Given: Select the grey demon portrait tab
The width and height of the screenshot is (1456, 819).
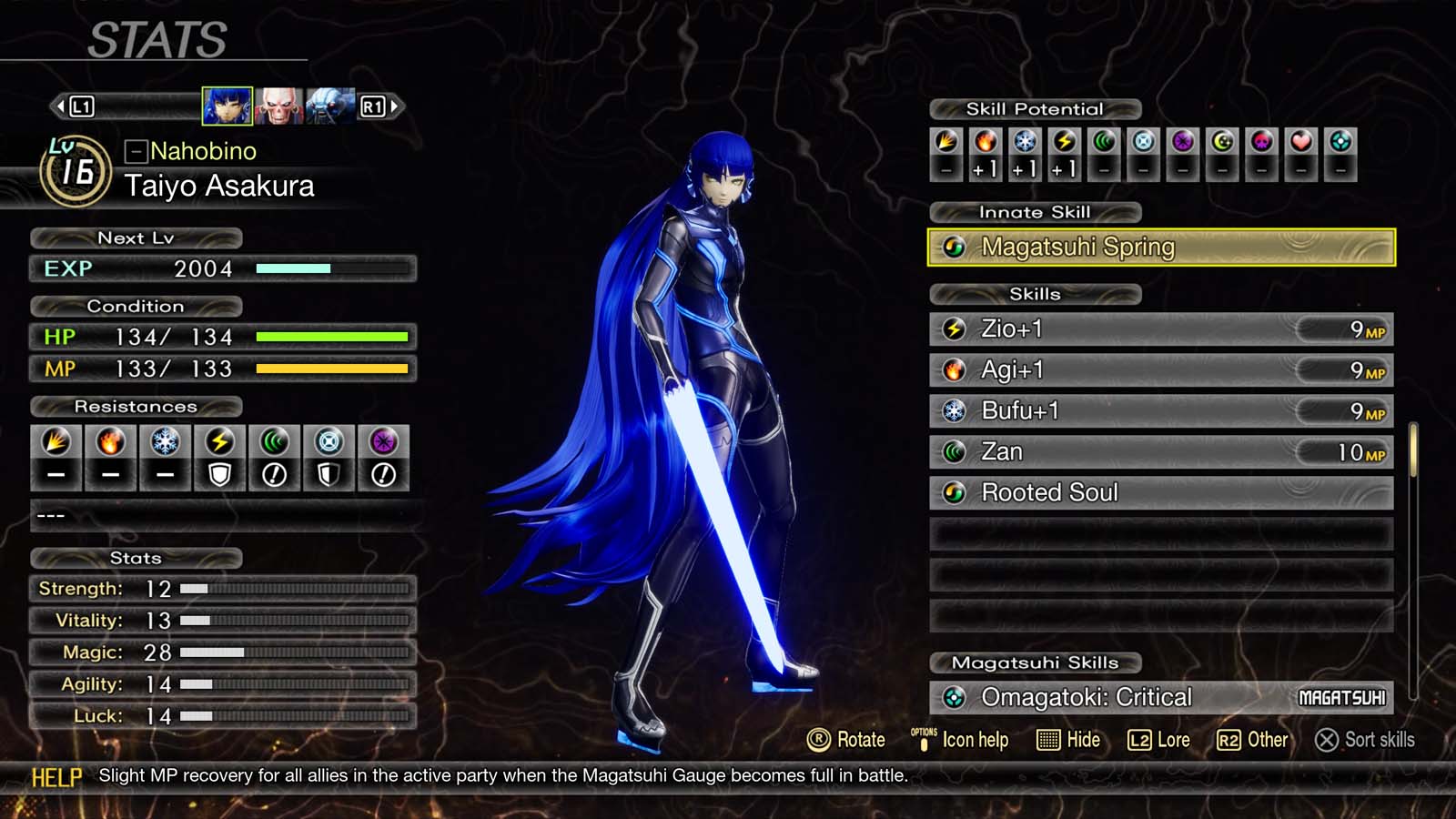Looking at the screenshot, I should pos(326,106).
